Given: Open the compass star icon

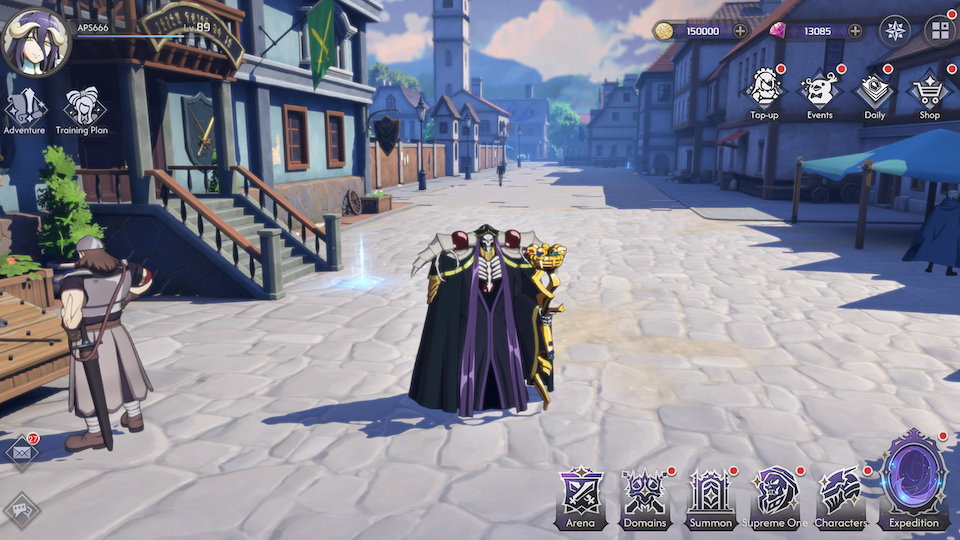Looking at the screenshot, I should 894,30.
